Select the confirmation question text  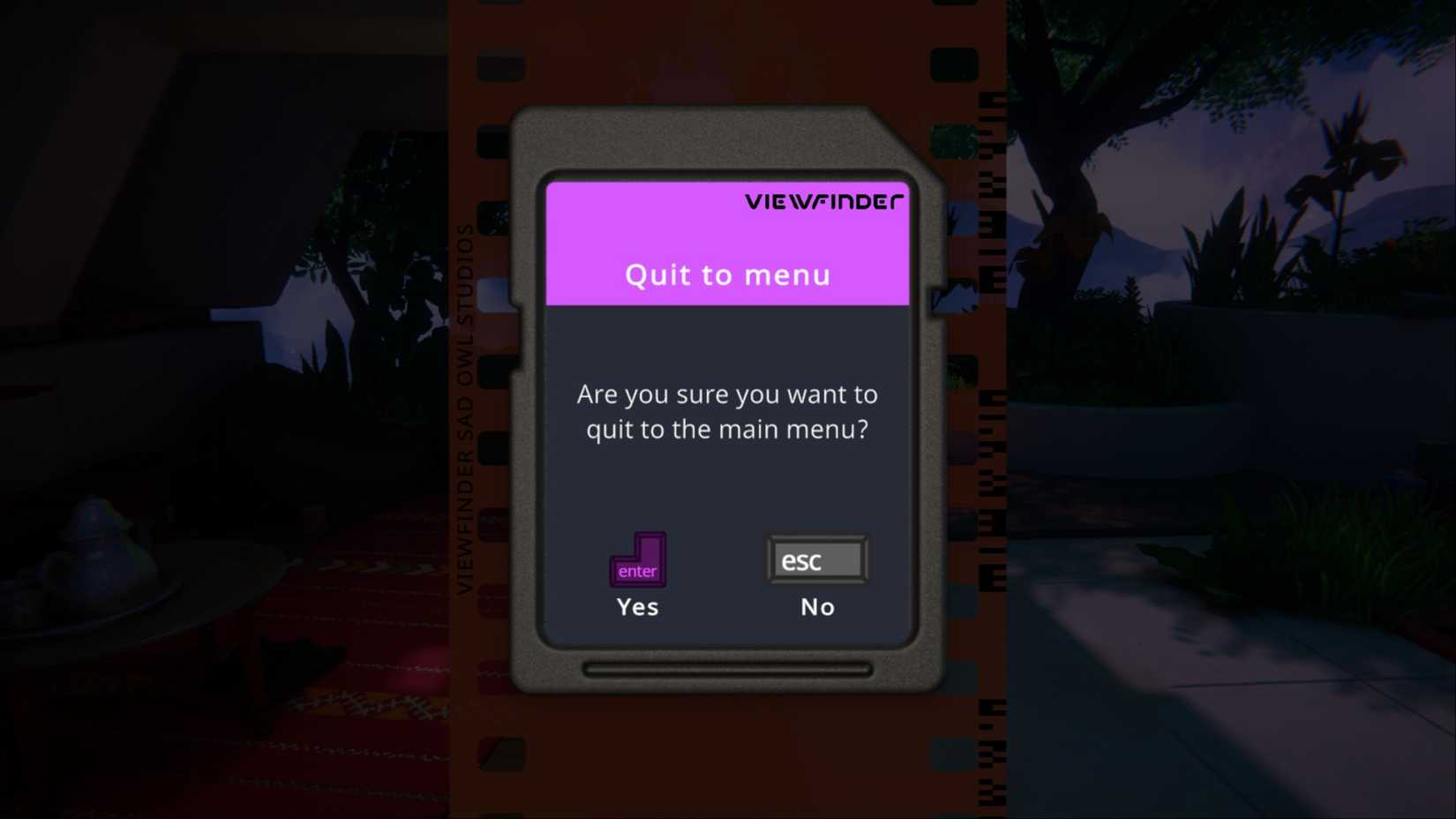point(726,411)
